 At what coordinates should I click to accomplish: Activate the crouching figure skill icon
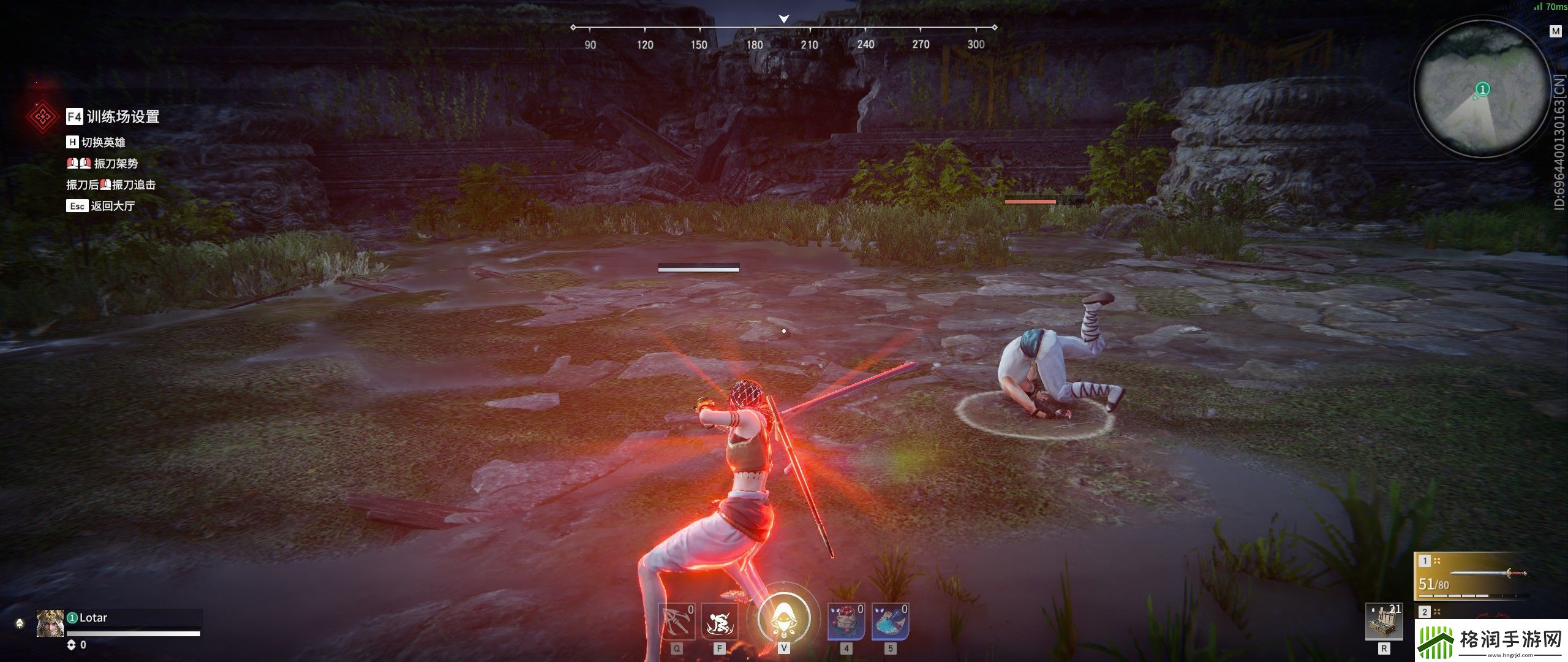719,622
